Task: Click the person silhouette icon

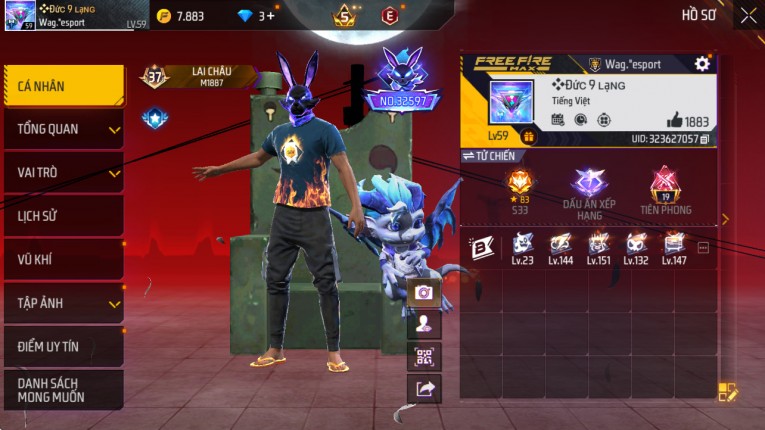Action: pyautogui.click(x=425, y=324)
